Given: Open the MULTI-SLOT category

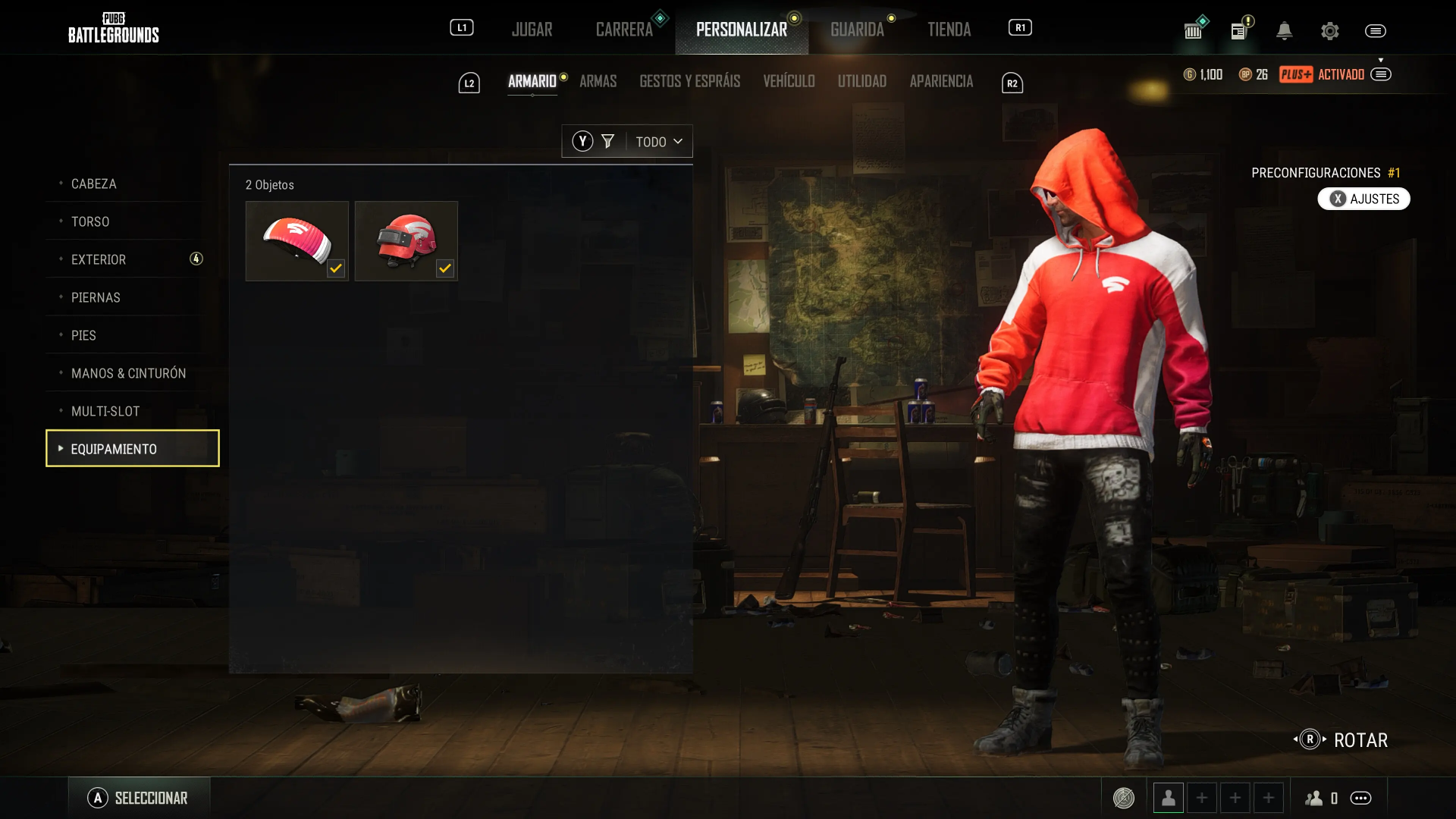Looking at the screenshot, I should [105, 411].
